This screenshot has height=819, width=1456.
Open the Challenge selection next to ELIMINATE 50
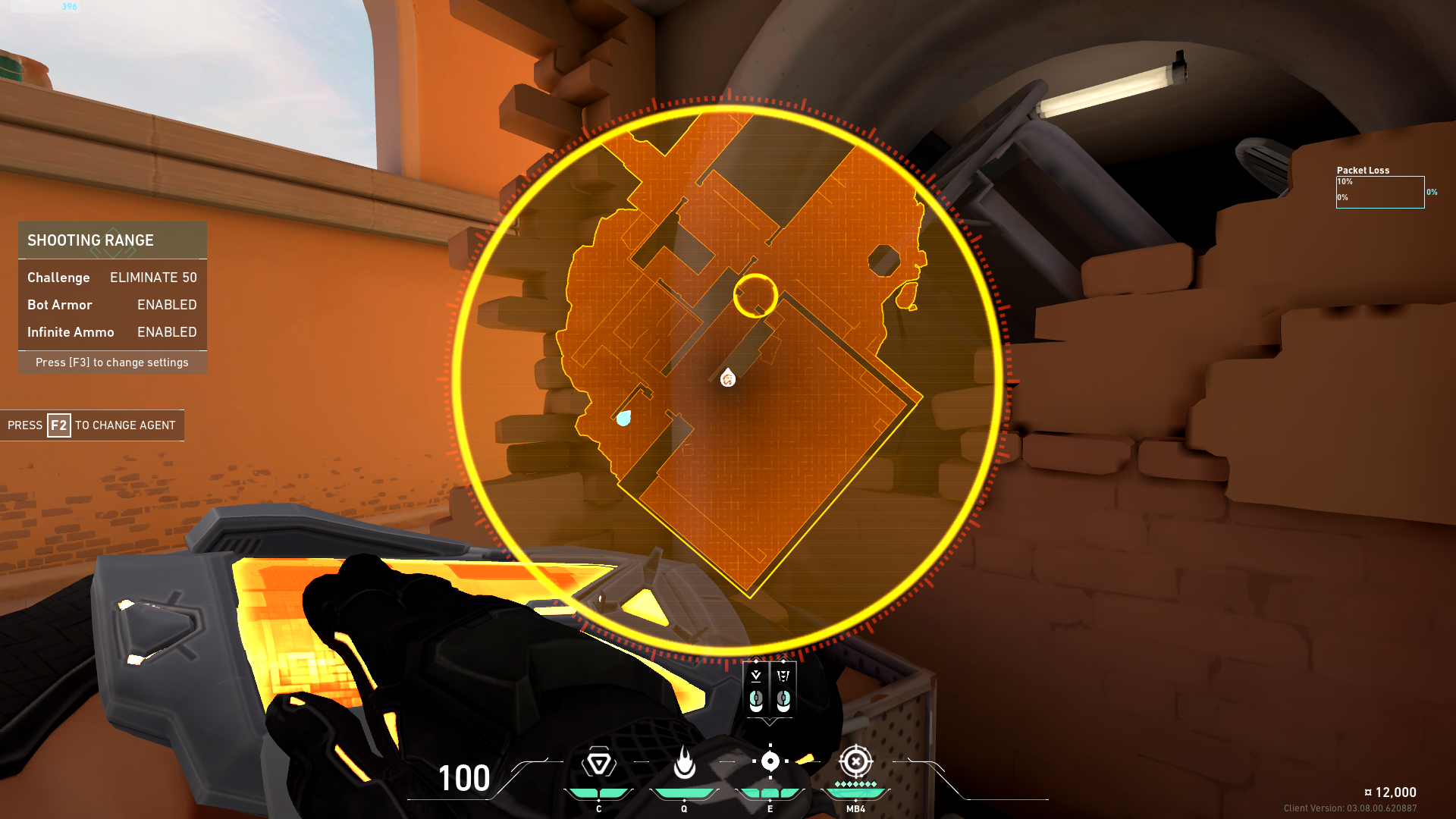(152, 278)
